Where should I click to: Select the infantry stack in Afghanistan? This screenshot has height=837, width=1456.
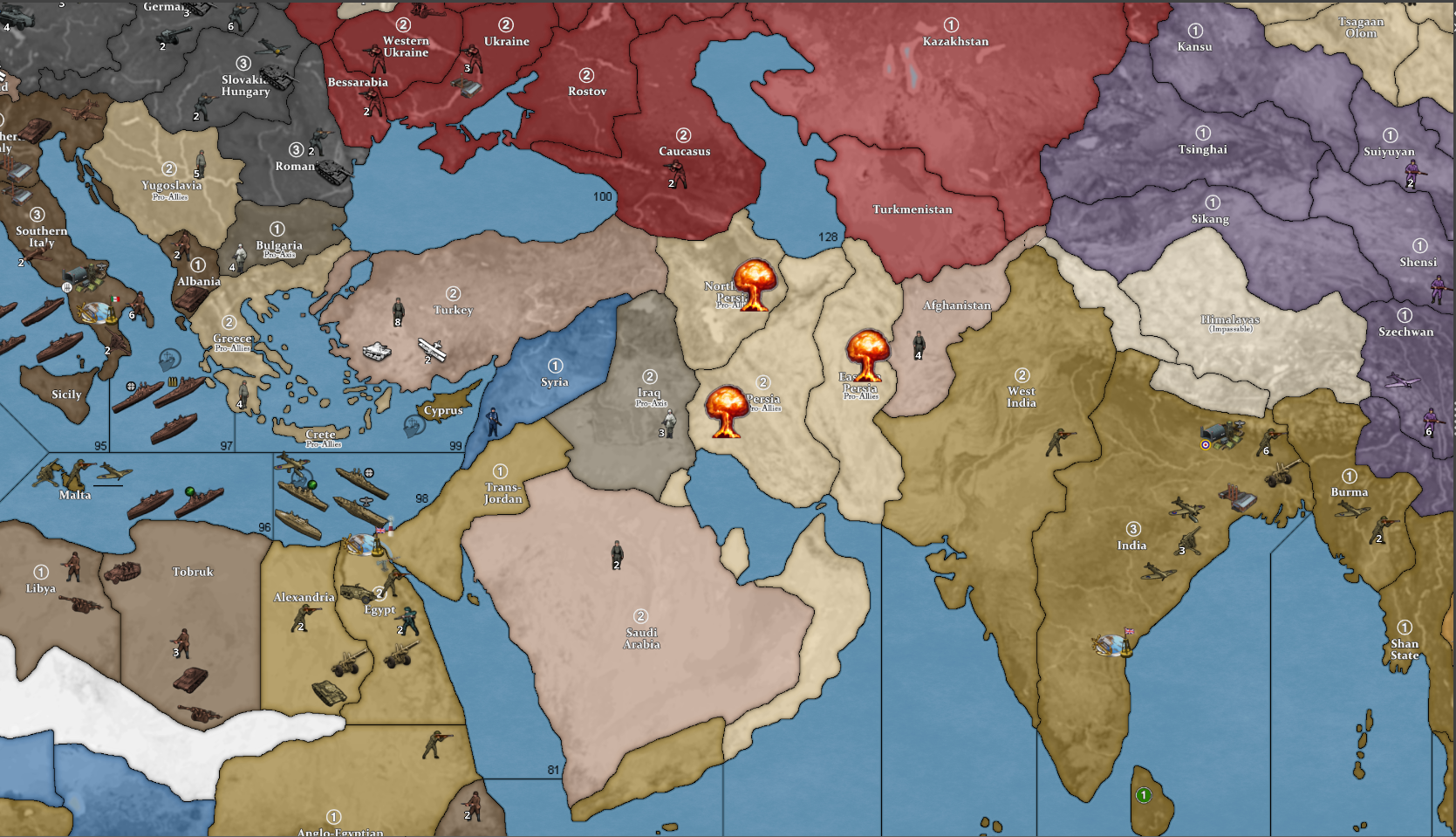[918, 342]
